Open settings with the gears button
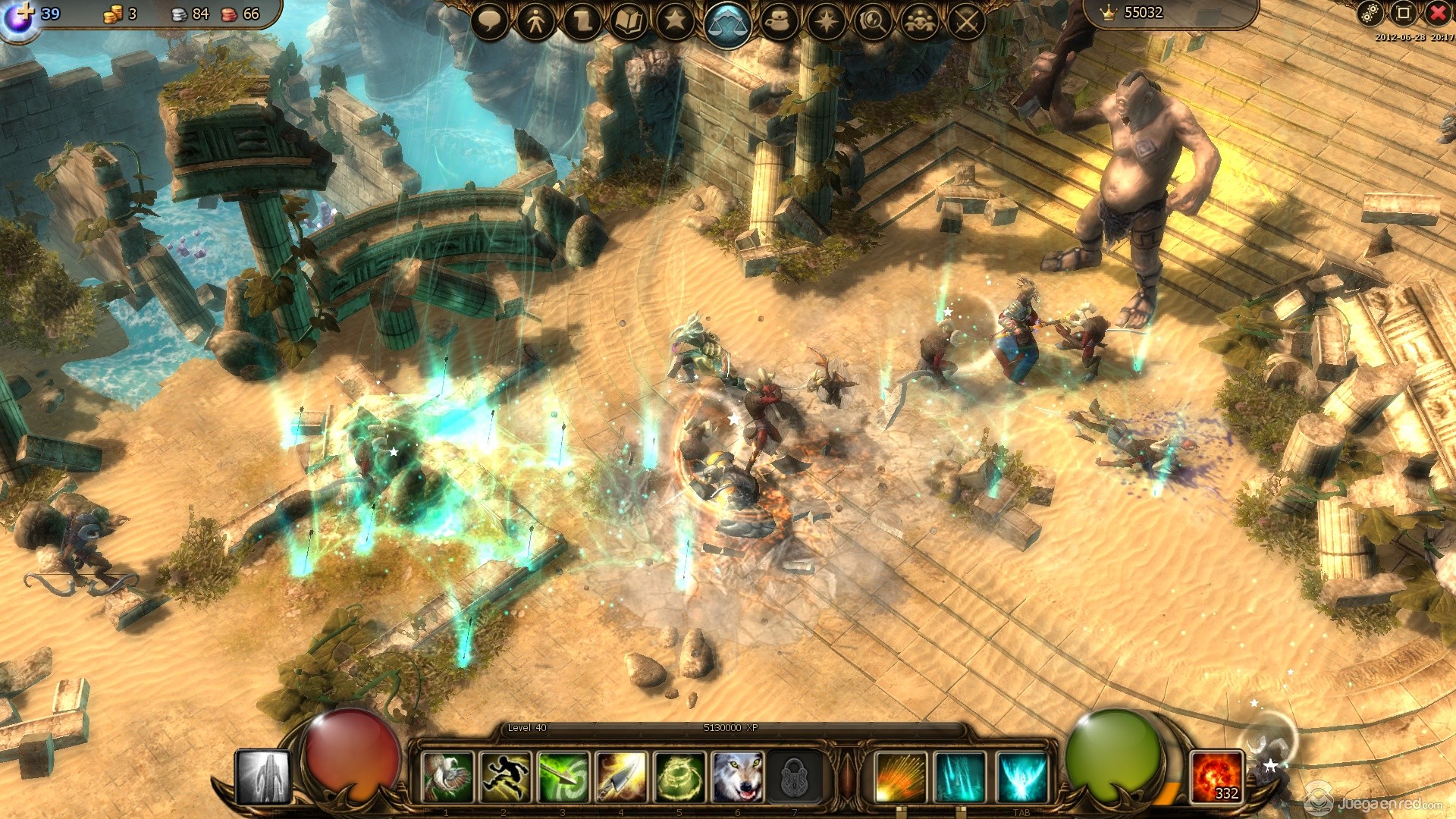Image resolution: width=1456 pixels, height=819 pixels. (1370, 13)
